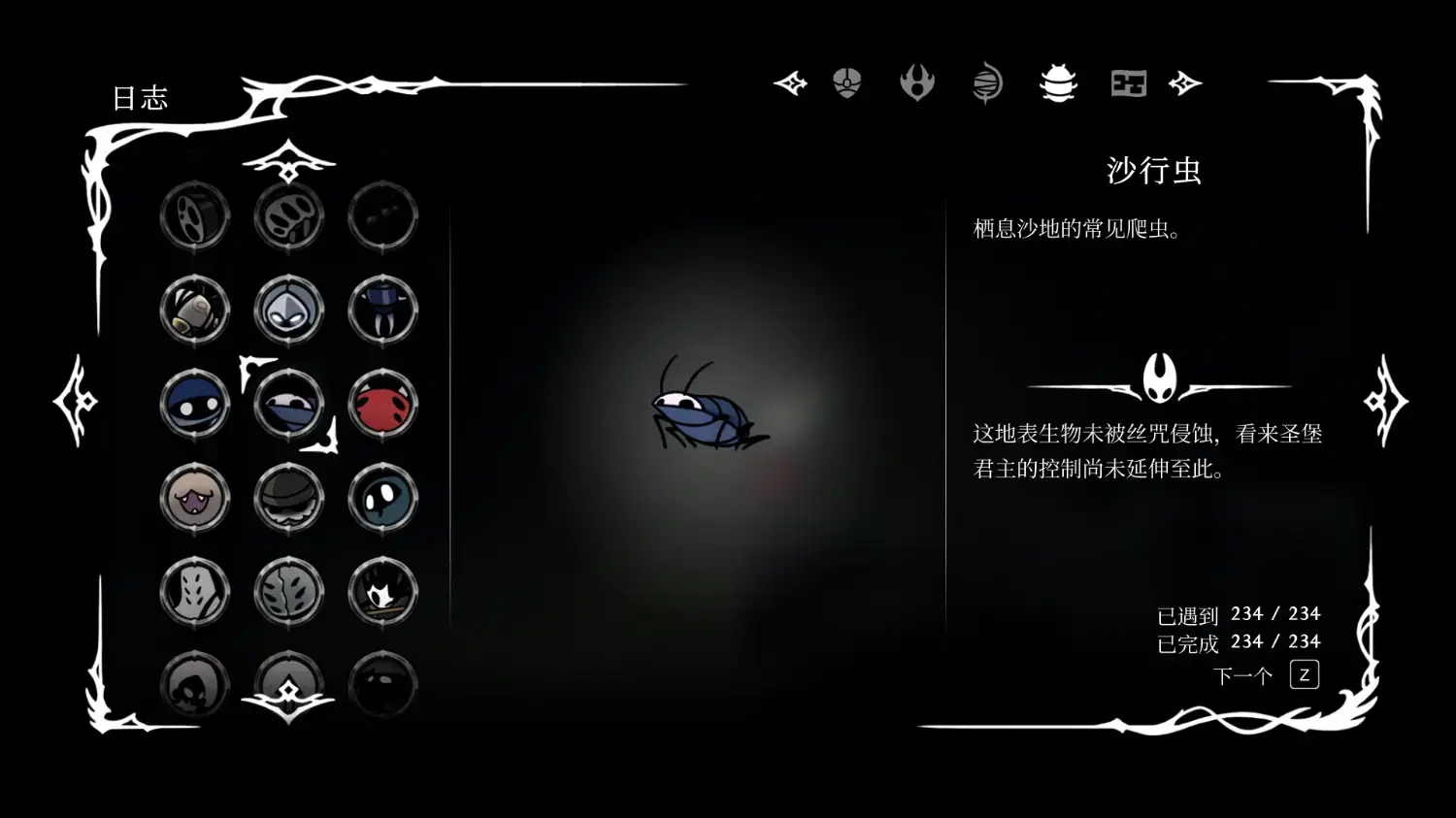Click the left arrow icon beside the tab row

(x=790, y=82)
